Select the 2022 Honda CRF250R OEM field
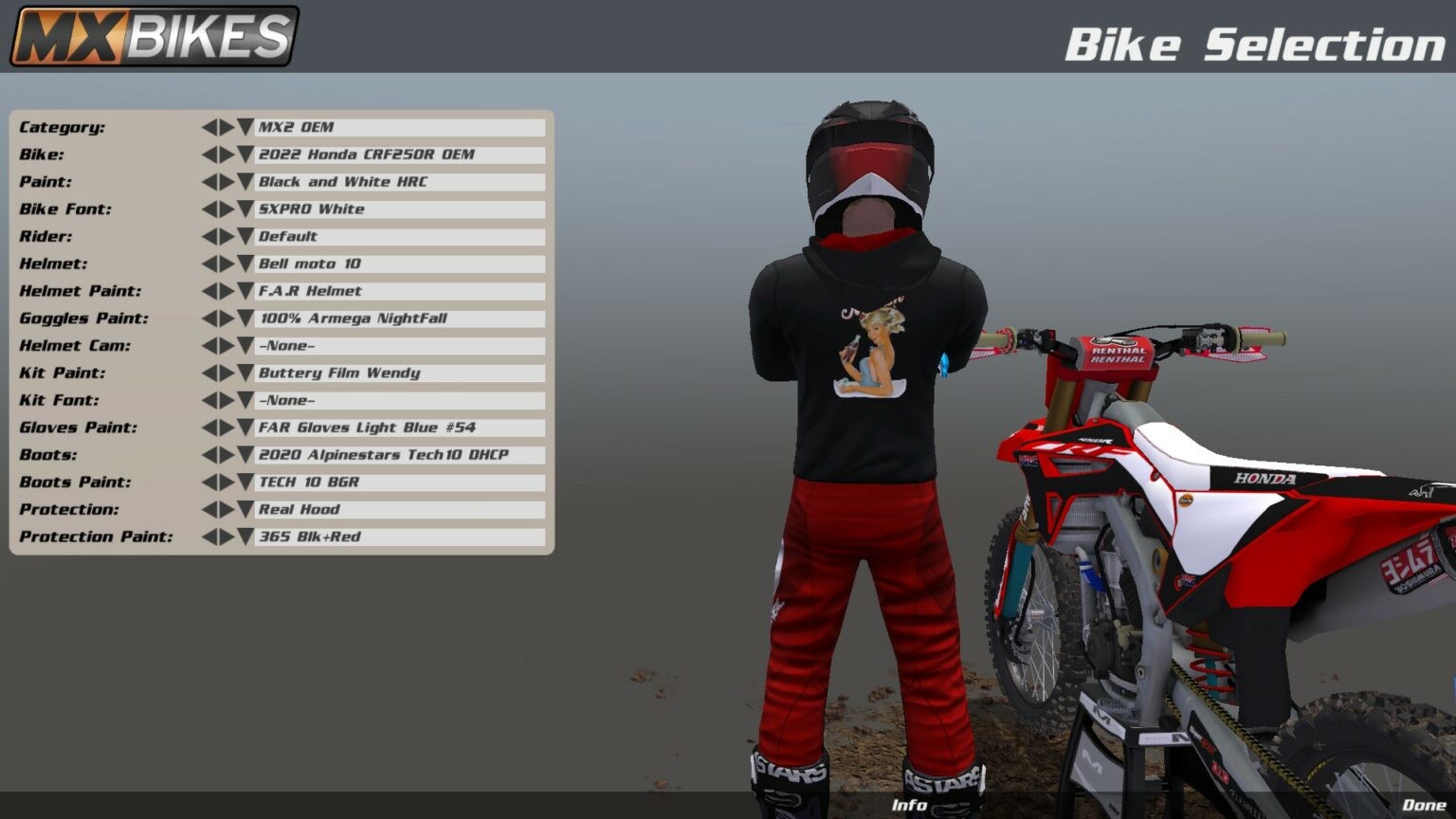Image resolution: width=1456 pixels, height=819 pixels. 398,155
